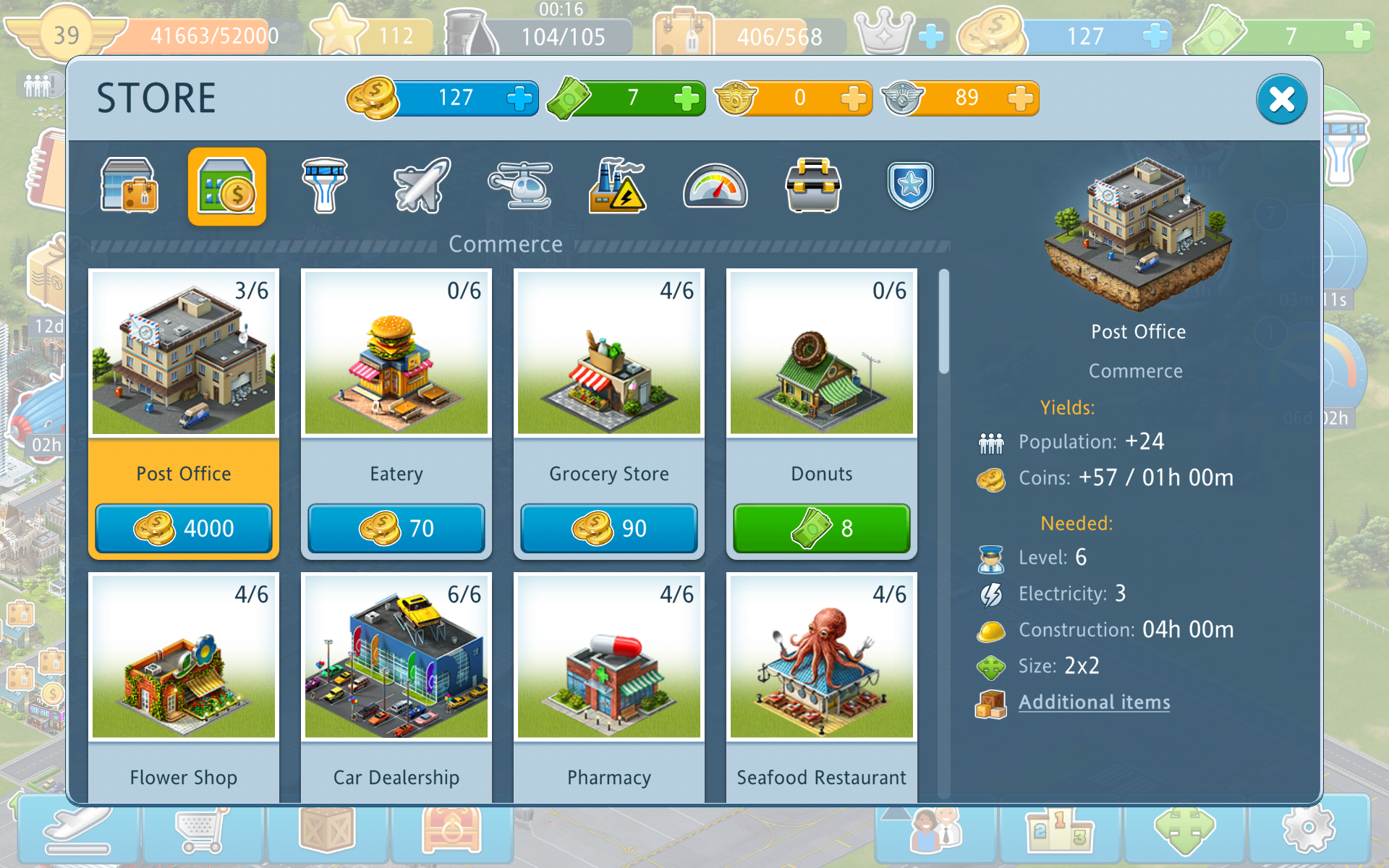The image size is (1389, 868).
Task: Buy Donuts for 8 cash
Action: click(822, 529)
